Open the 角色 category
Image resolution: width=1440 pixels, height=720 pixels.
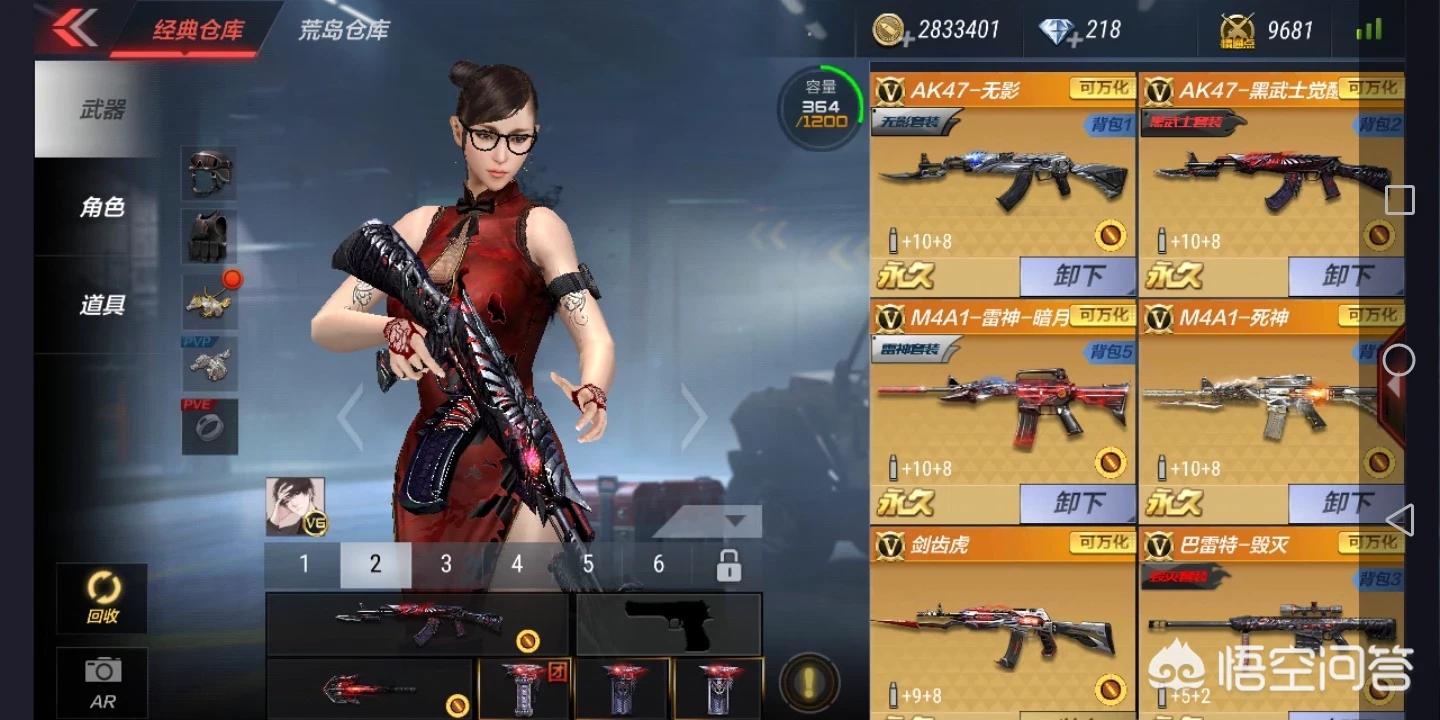(x=102, y=207)
